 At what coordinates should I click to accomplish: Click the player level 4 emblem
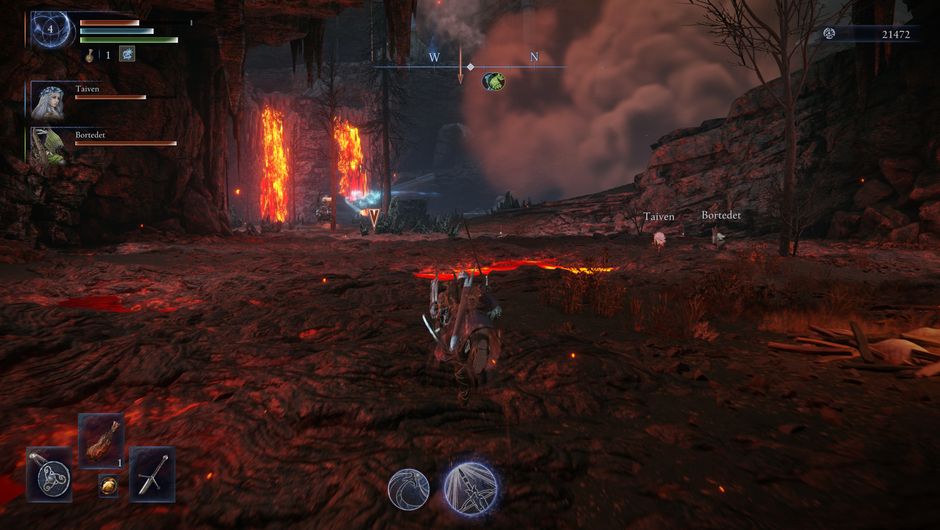click(x=50, y=29)
